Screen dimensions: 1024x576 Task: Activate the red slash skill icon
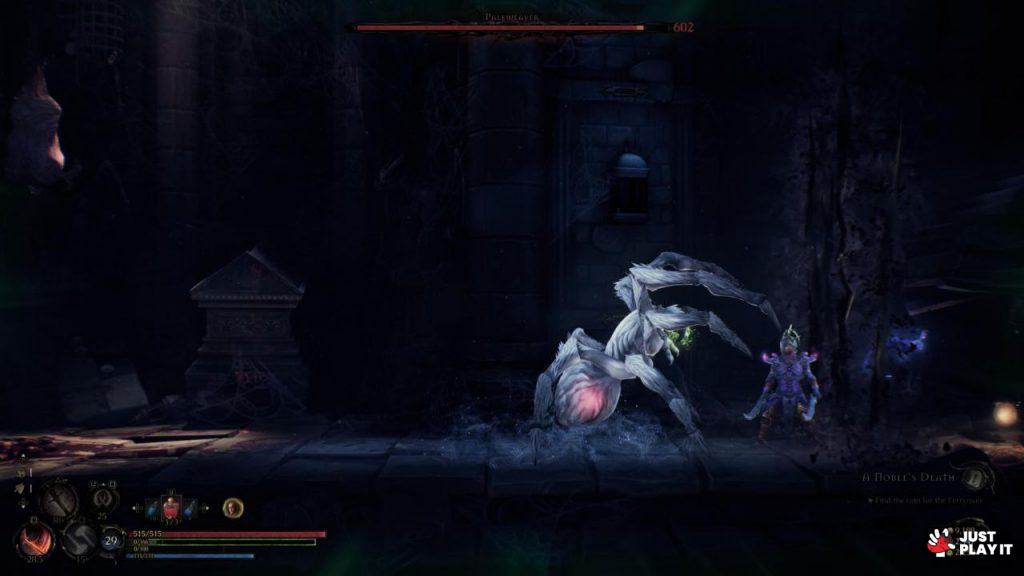34,541
